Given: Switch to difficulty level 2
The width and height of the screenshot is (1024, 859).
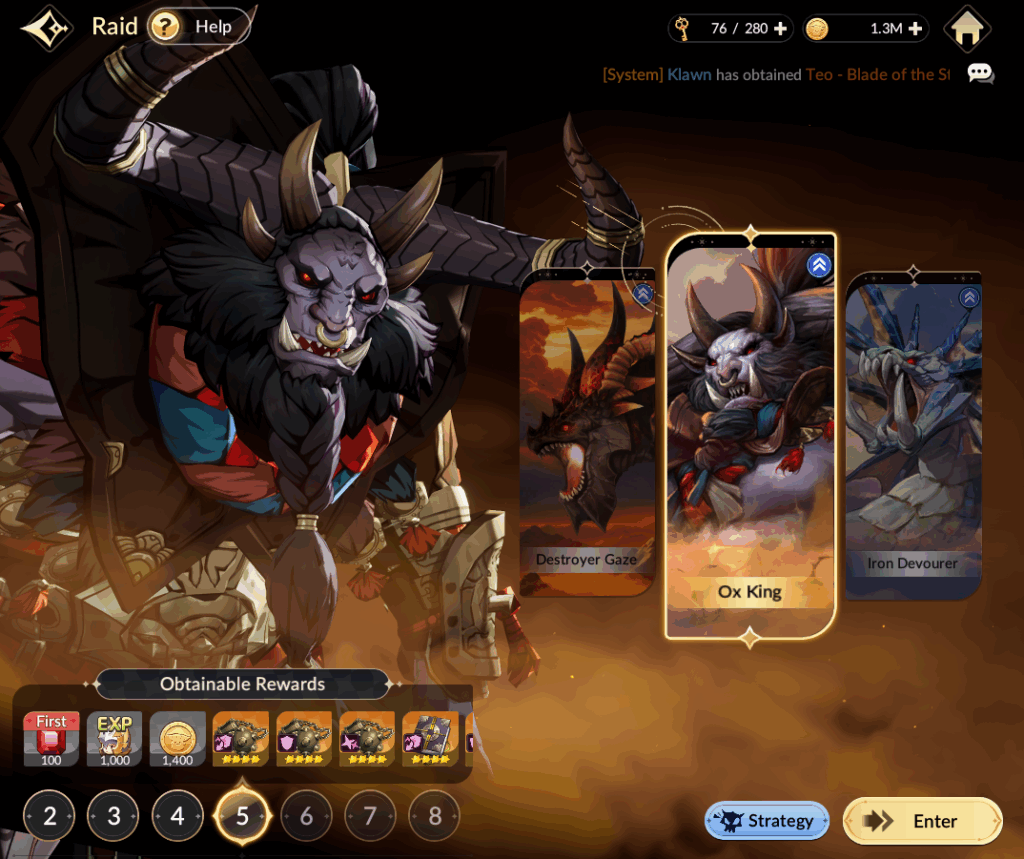Looking at the screenshot, I should 50,817.
